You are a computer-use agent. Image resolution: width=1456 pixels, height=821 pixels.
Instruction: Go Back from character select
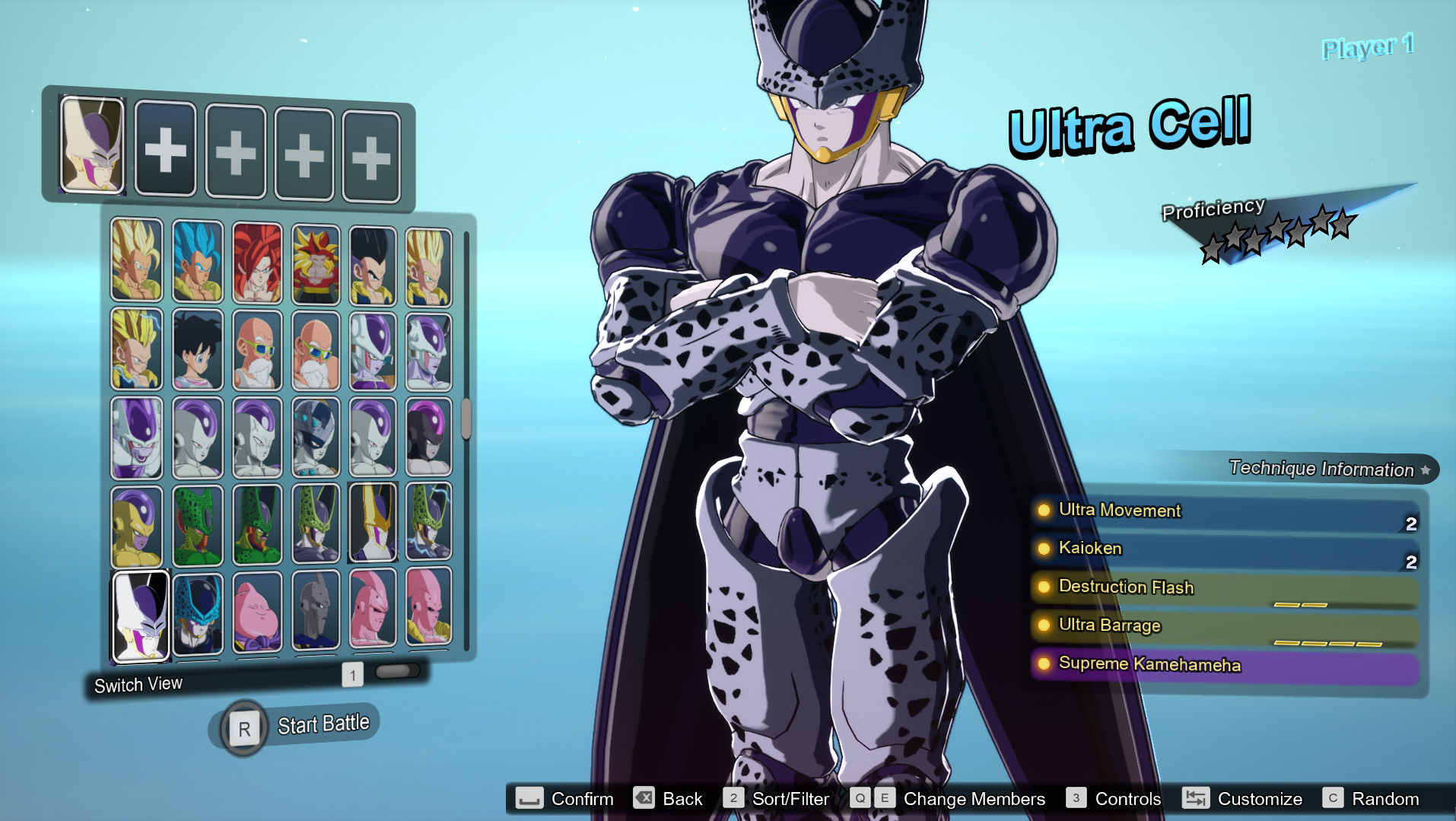click(668, 798)
